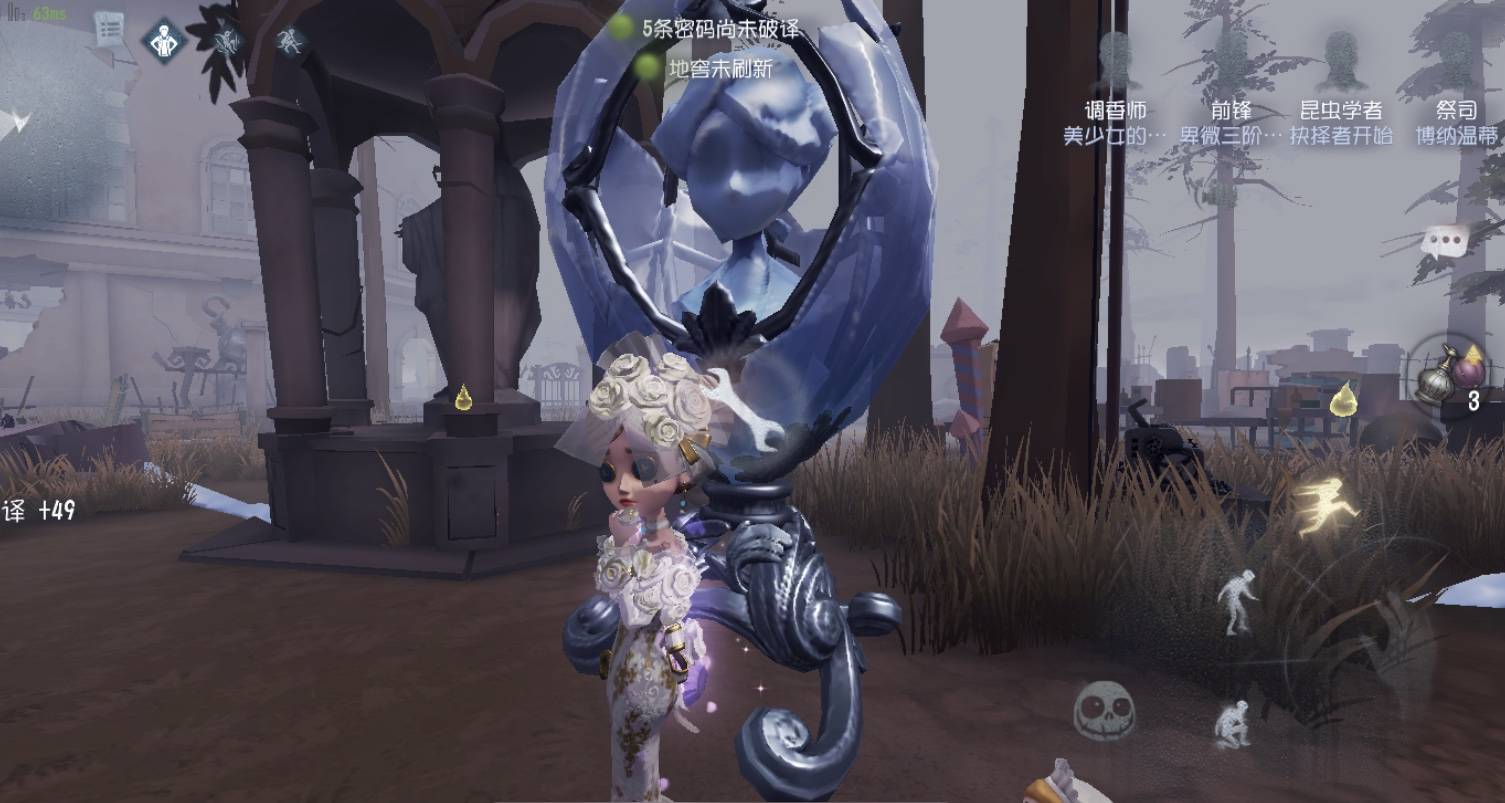
Task: Open the skull face emote button
Action: (1104, 709)
